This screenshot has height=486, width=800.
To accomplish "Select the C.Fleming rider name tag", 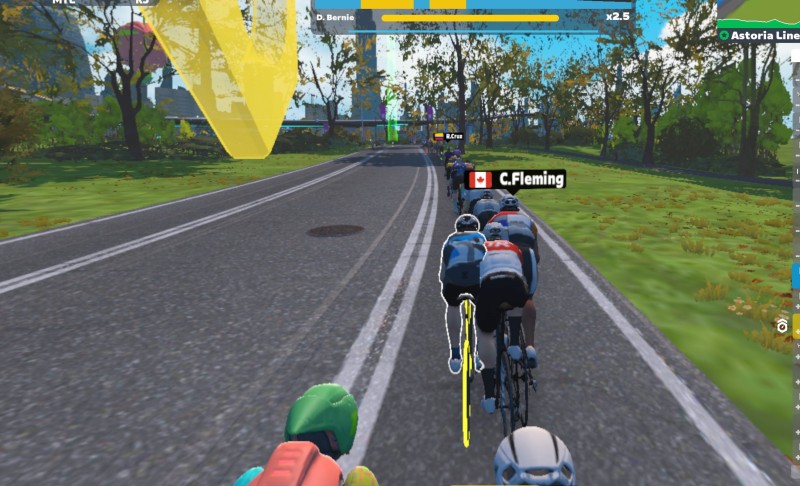I will (x=516, y=180).
